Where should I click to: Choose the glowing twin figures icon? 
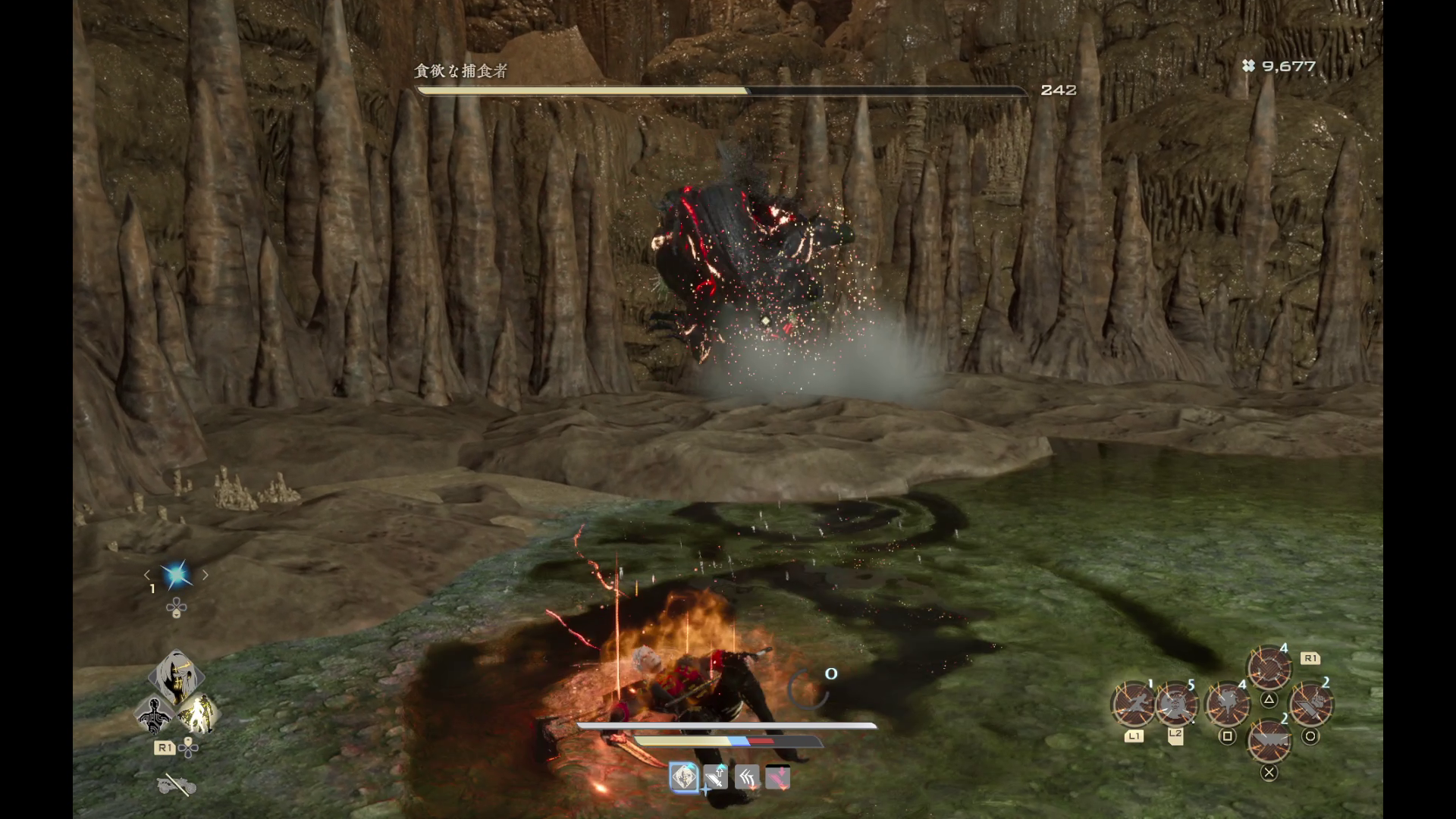tap(198, 714)
